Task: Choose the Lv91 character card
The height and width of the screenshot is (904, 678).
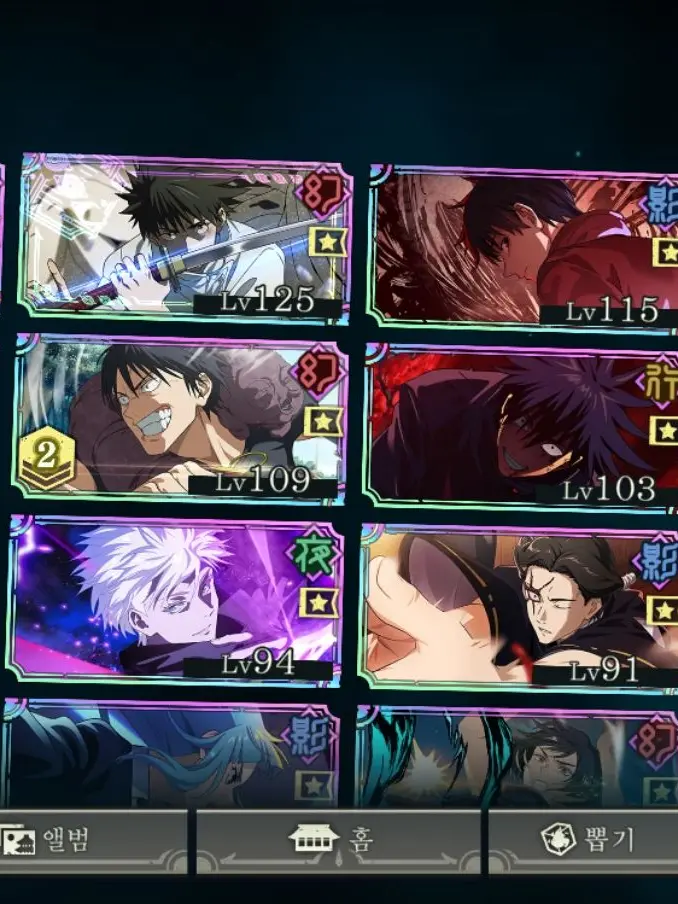Action: point(520,606)
